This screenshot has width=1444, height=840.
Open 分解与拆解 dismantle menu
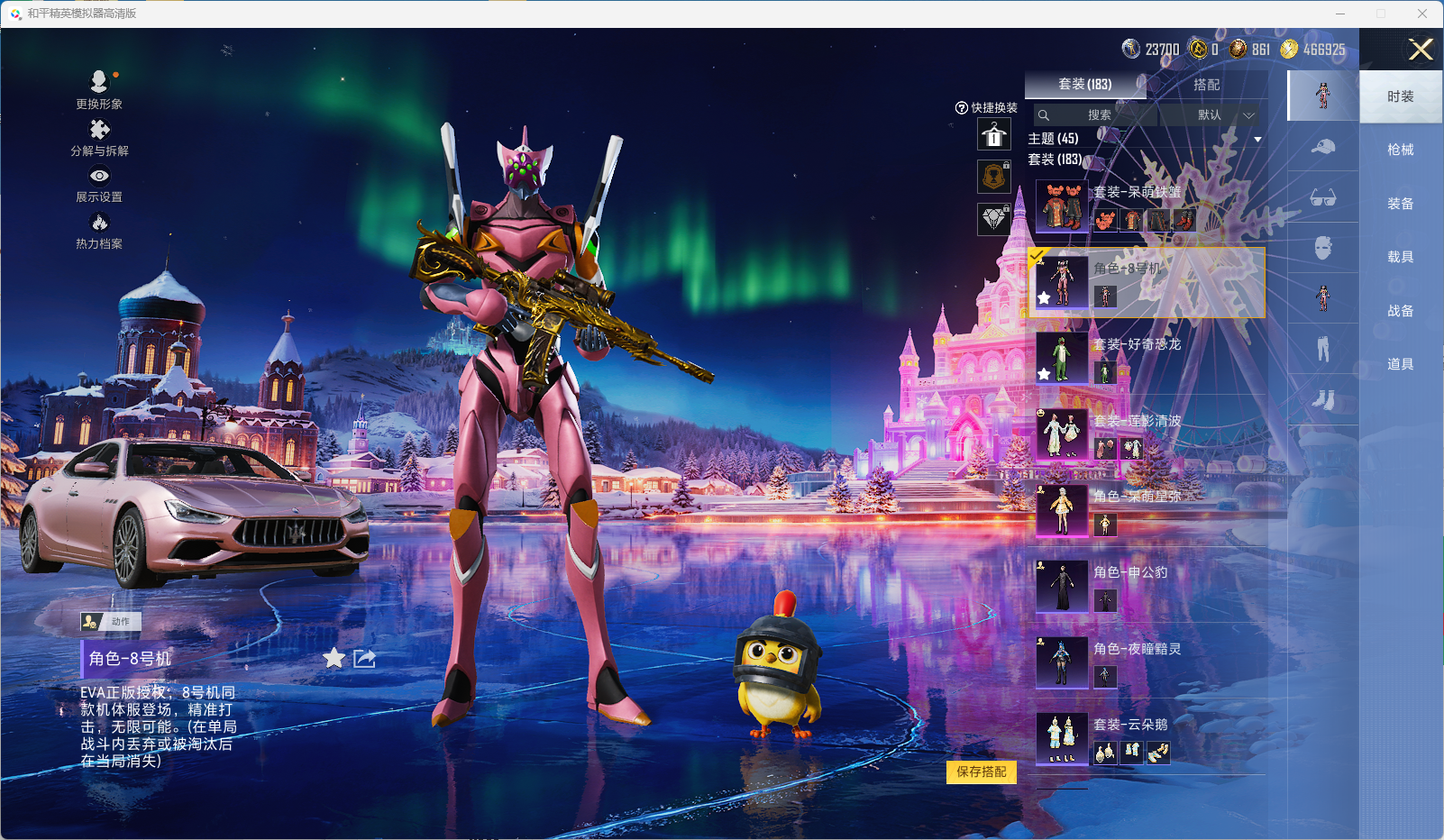[99, 137]
